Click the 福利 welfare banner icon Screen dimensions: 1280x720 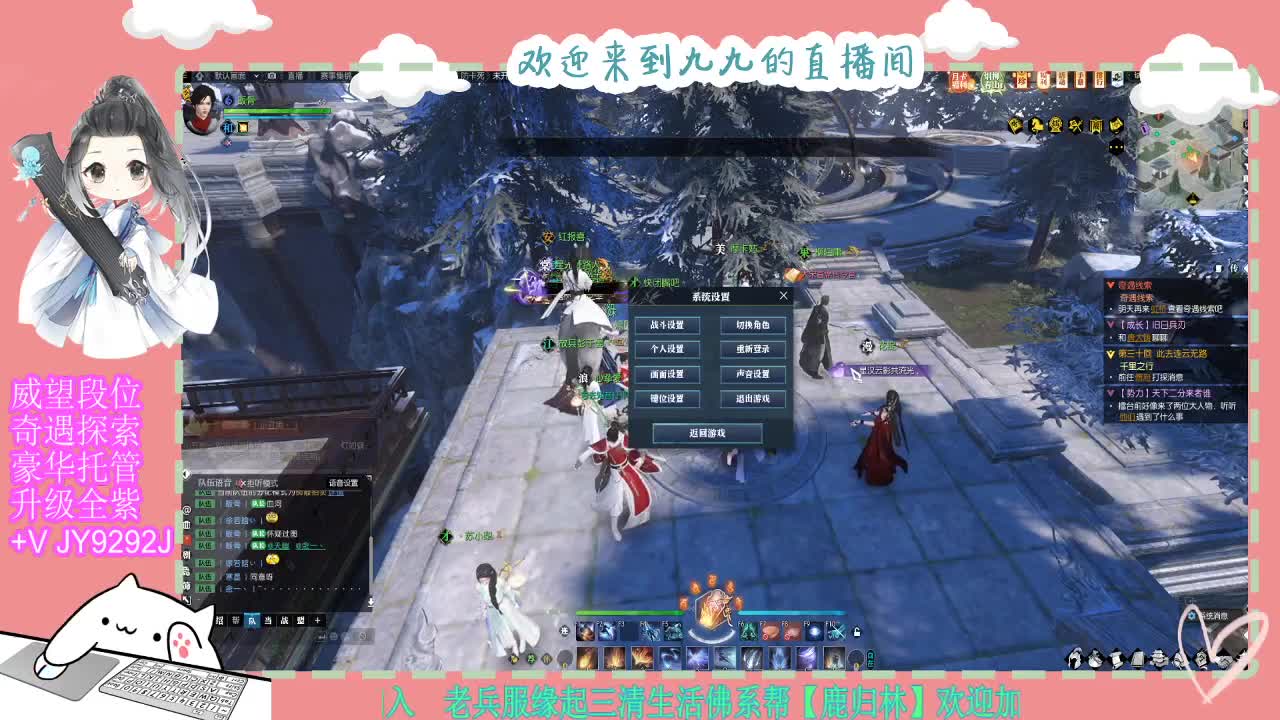(1043, 79)
